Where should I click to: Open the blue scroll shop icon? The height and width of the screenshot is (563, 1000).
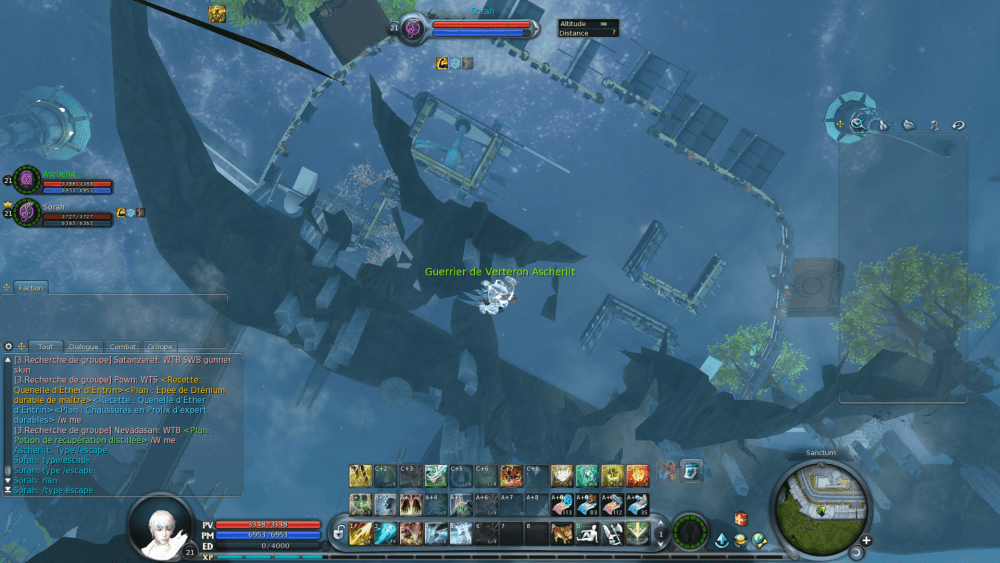click(690, 469)
